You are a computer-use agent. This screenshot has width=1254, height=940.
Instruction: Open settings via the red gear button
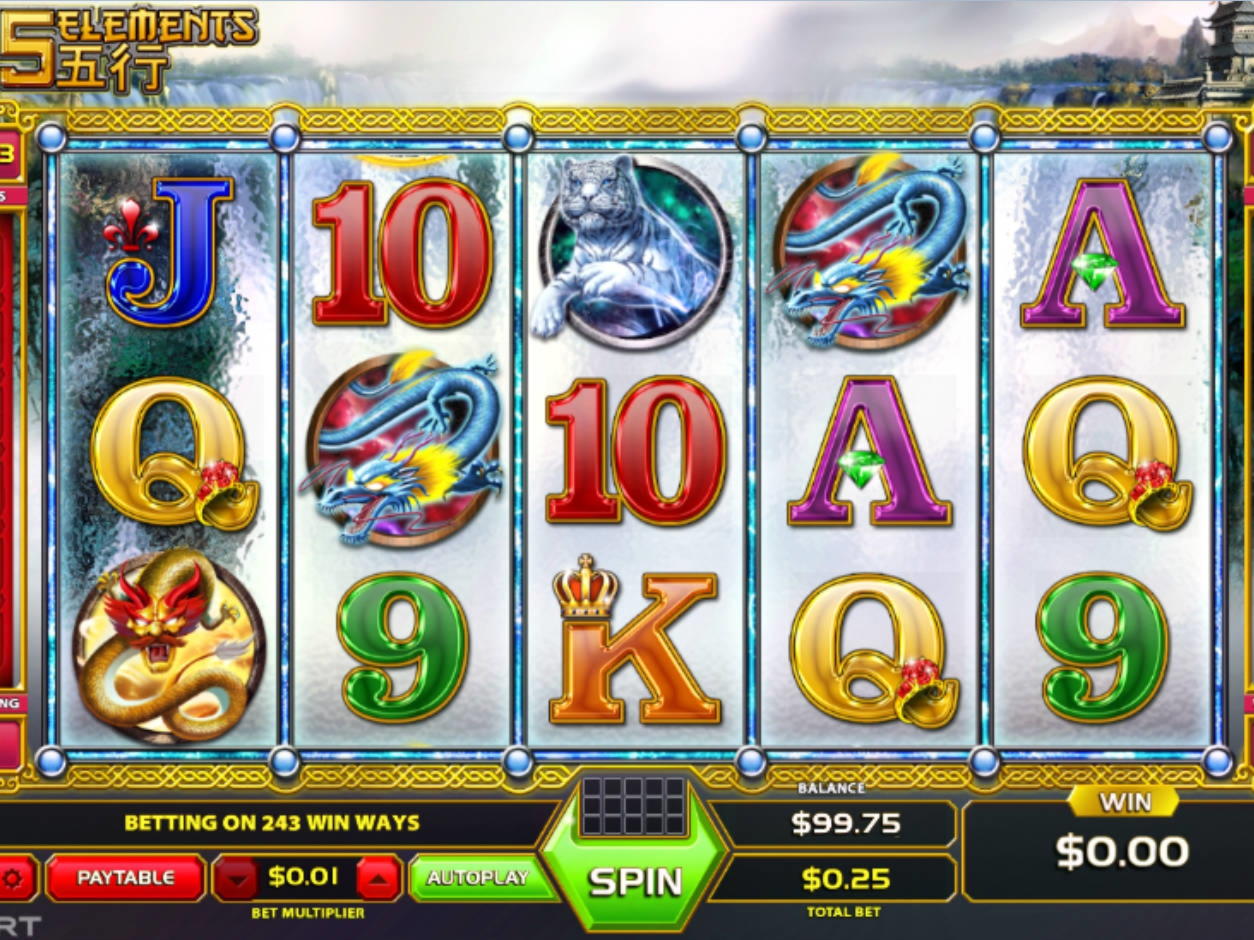16,879
